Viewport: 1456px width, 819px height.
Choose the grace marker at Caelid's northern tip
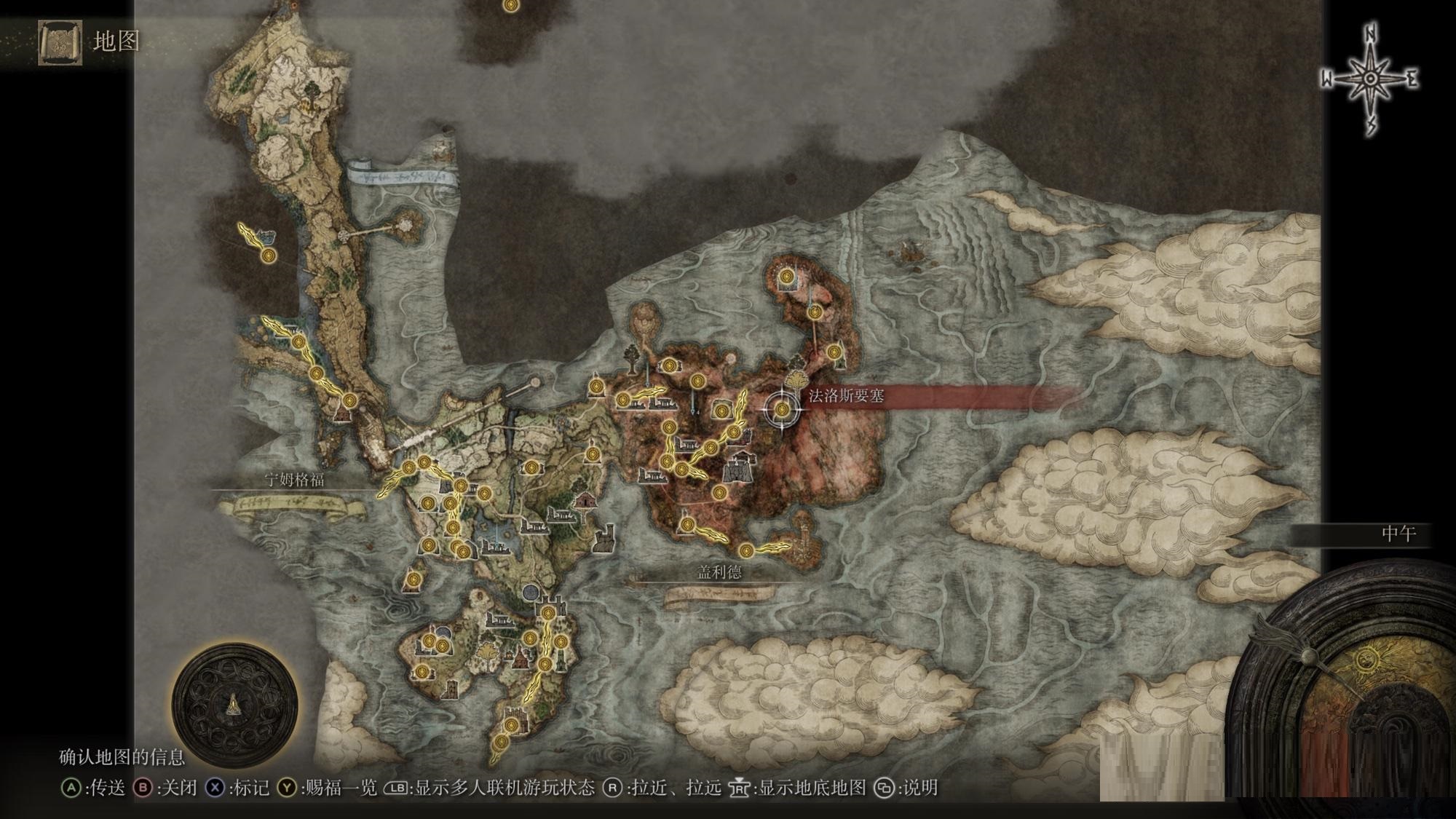pos(787,277)
